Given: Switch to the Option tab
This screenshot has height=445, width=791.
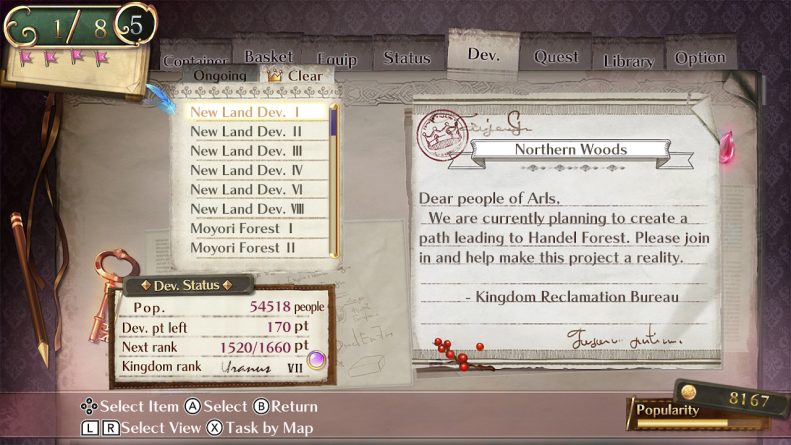Looking at the screenshot, I should (700, 58).
